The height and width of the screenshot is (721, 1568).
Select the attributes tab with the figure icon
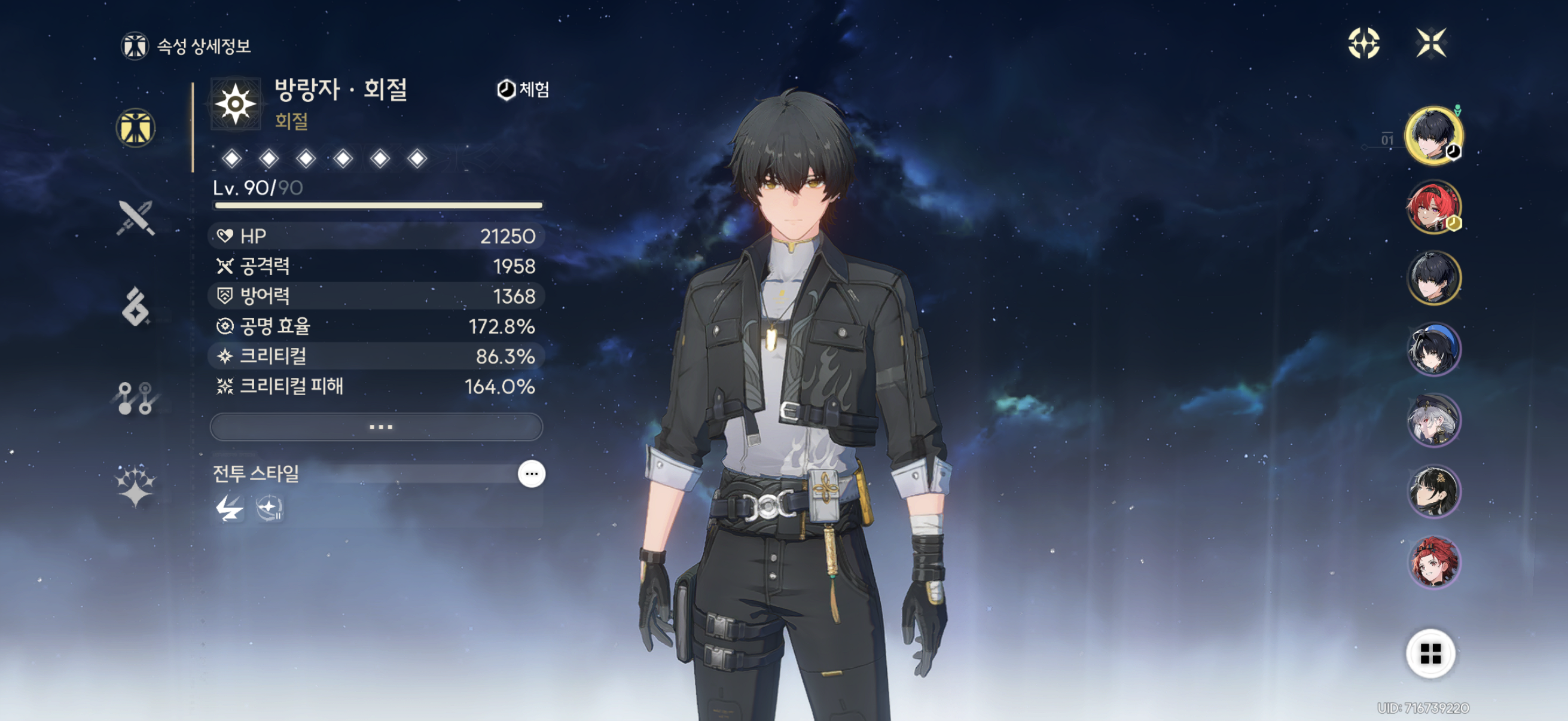[136, 128]
